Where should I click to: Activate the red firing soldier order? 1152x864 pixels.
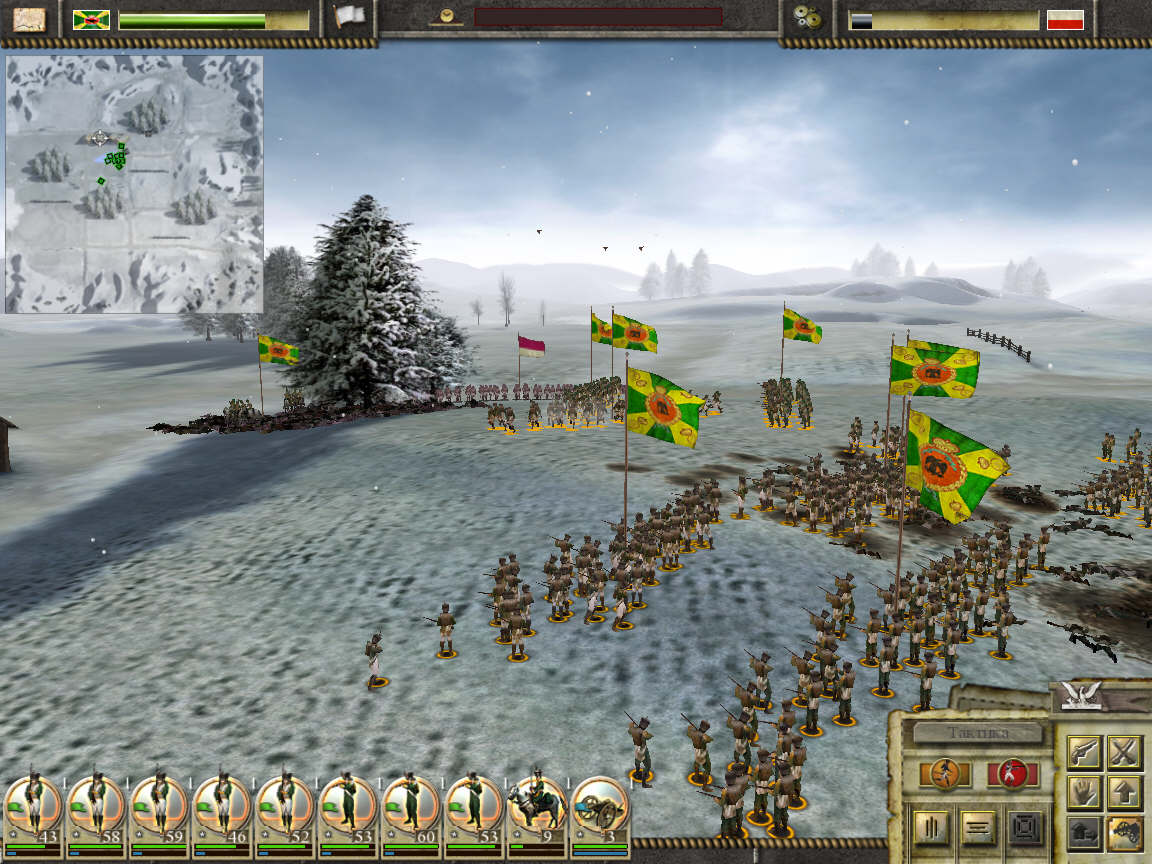click(x=1012, y=773)
